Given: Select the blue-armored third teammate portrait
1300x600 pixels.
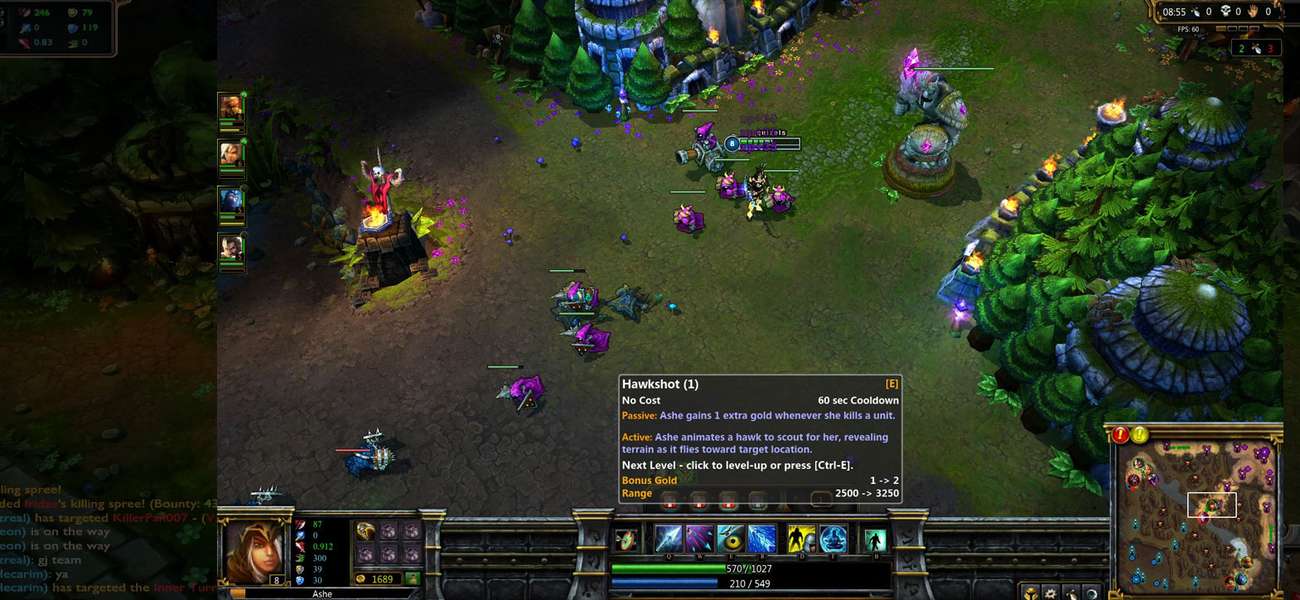Looking at the screenshot, I should (231, 200).
